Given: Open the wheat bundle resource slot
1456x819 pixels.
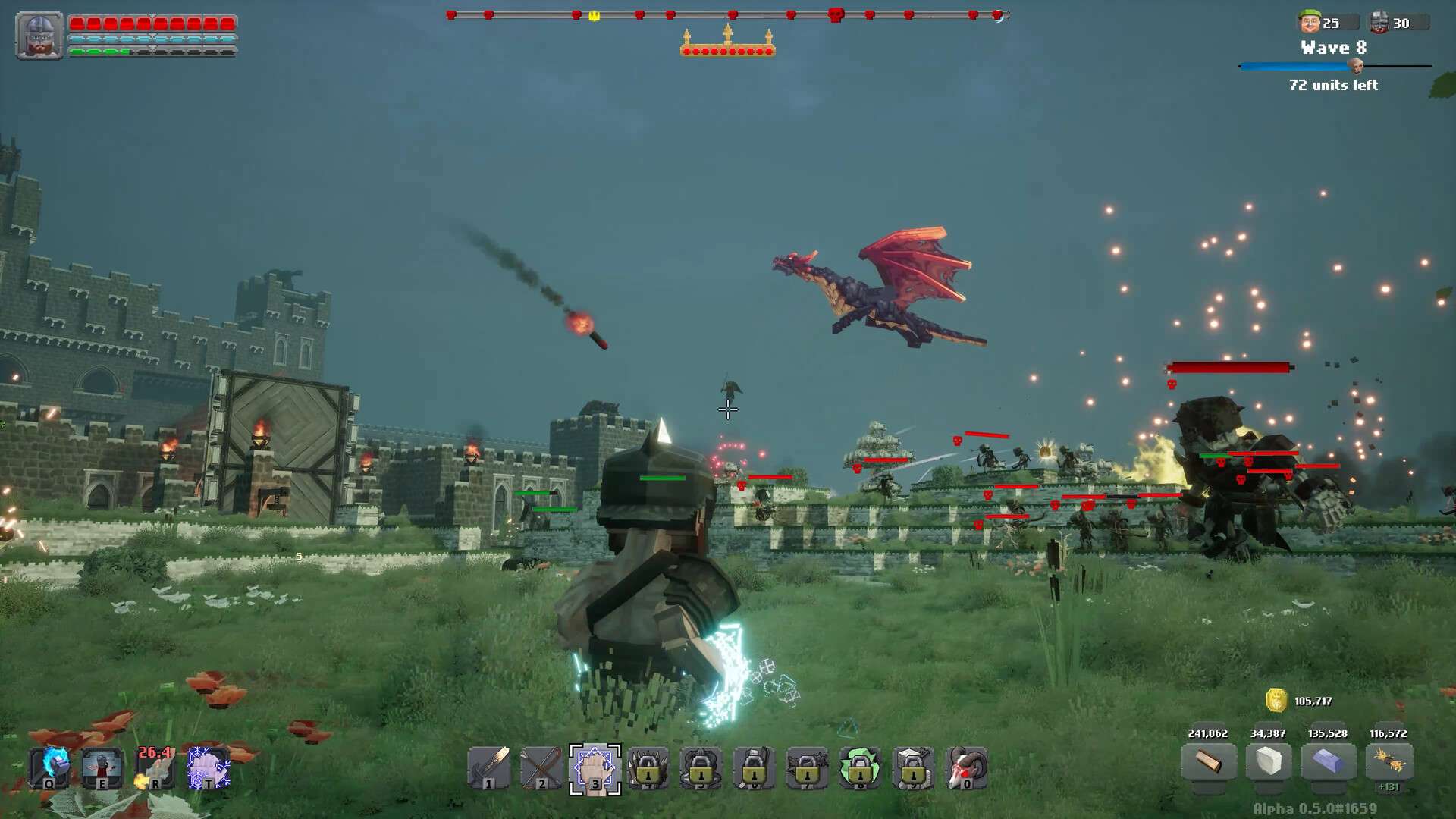Looking at the screenshot, I should coord(1389,761).
